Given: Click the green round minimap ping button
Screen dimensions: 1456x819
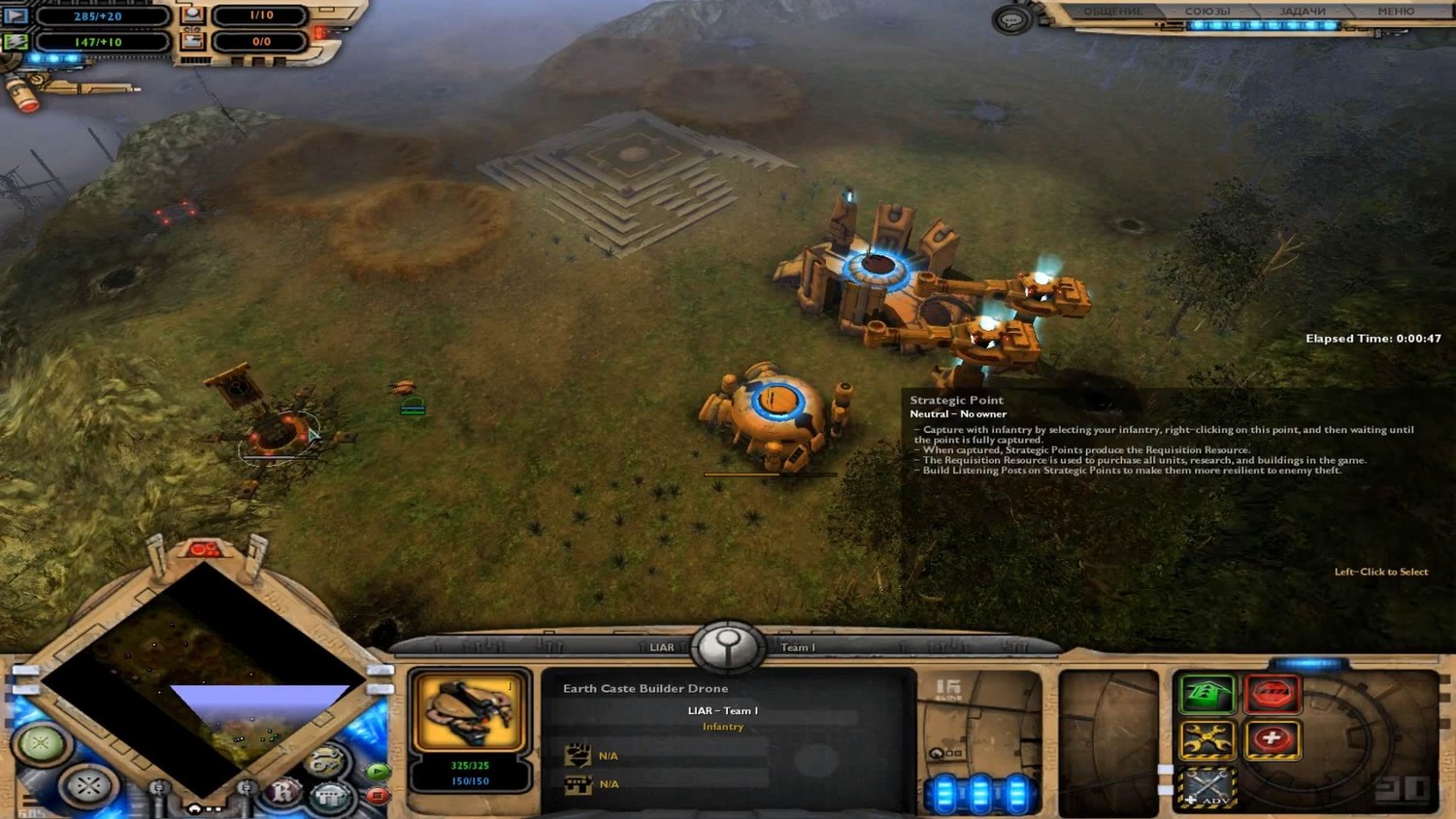Looking at the screenshot, I should click(x=41, y=744).
